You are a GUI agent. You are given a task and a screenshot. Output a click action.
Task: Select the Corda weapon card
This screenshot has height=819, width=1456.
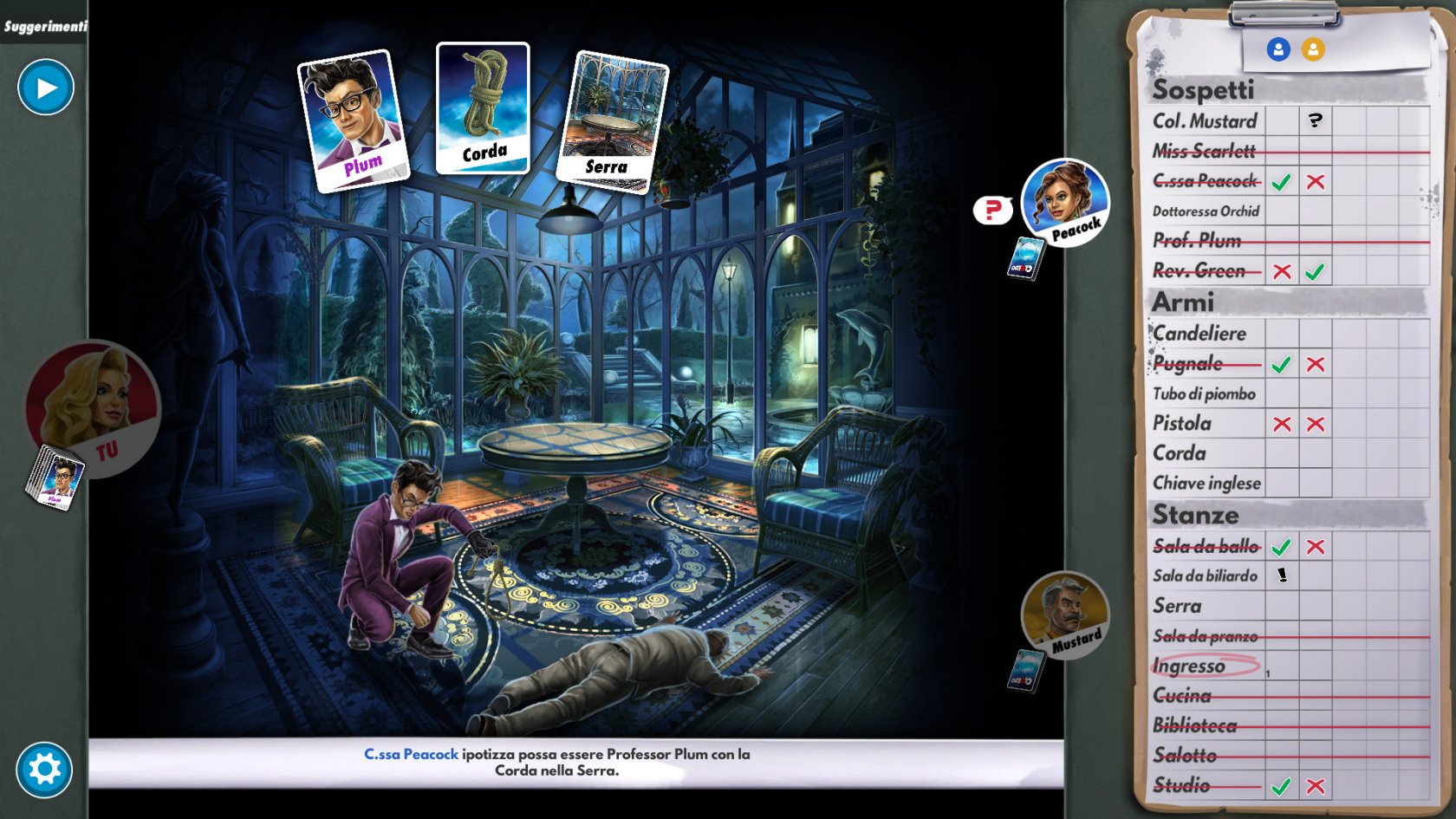click(483, 108)
